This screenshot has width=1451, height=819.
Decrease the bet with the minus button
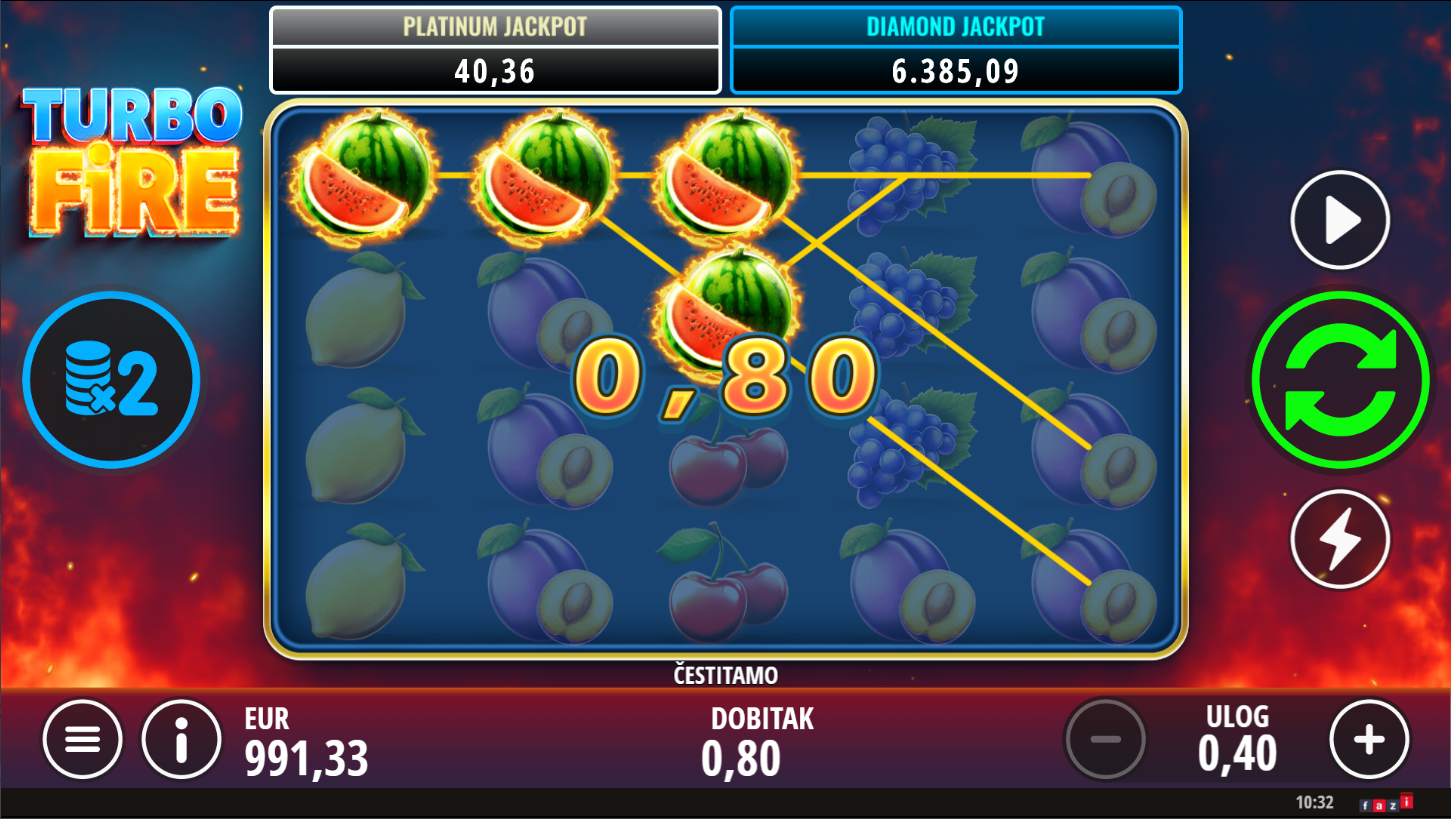[1105, 740]
